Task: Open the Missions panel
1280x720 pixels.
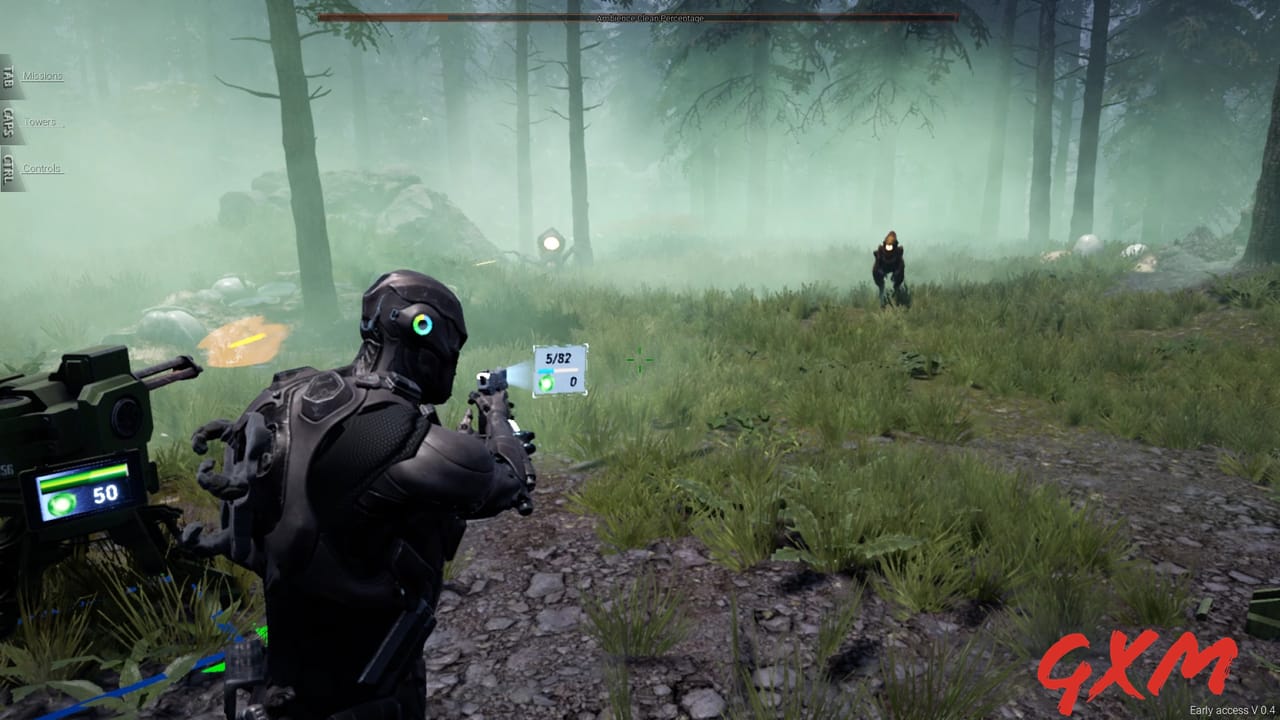Action: coord(42,75)
